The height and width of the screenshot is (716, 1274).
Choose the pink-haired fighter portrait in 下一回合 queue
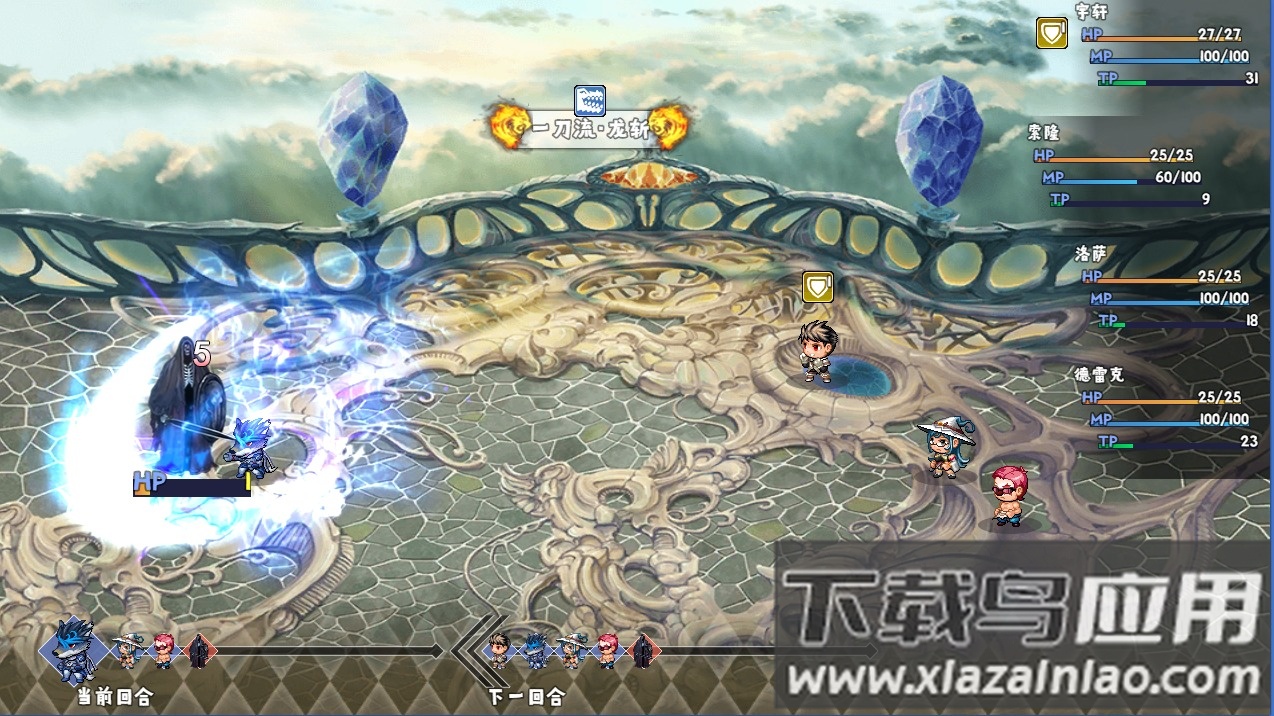(608, 651)
